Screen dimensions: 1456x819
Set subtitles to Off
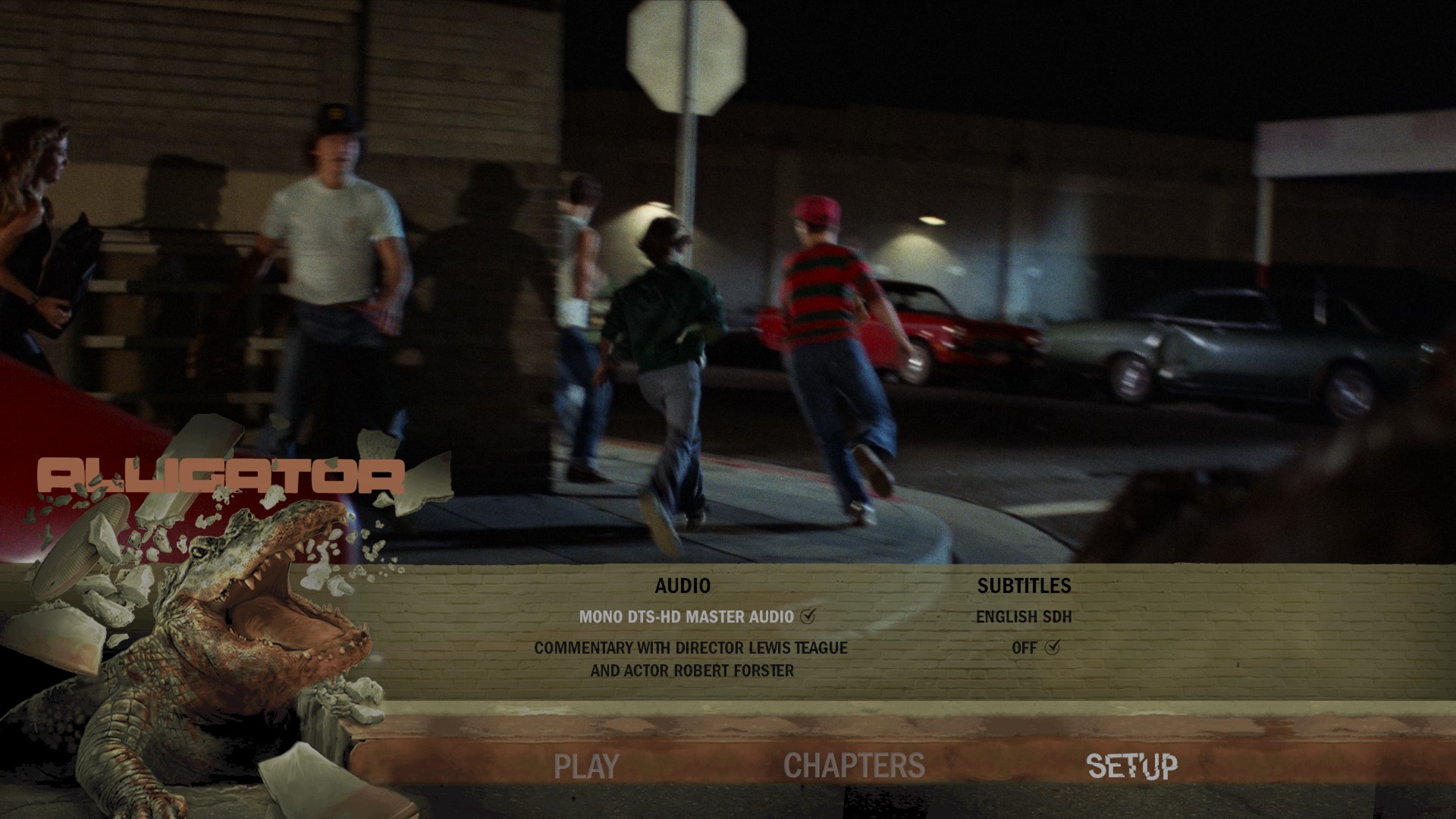(1025, 648)
